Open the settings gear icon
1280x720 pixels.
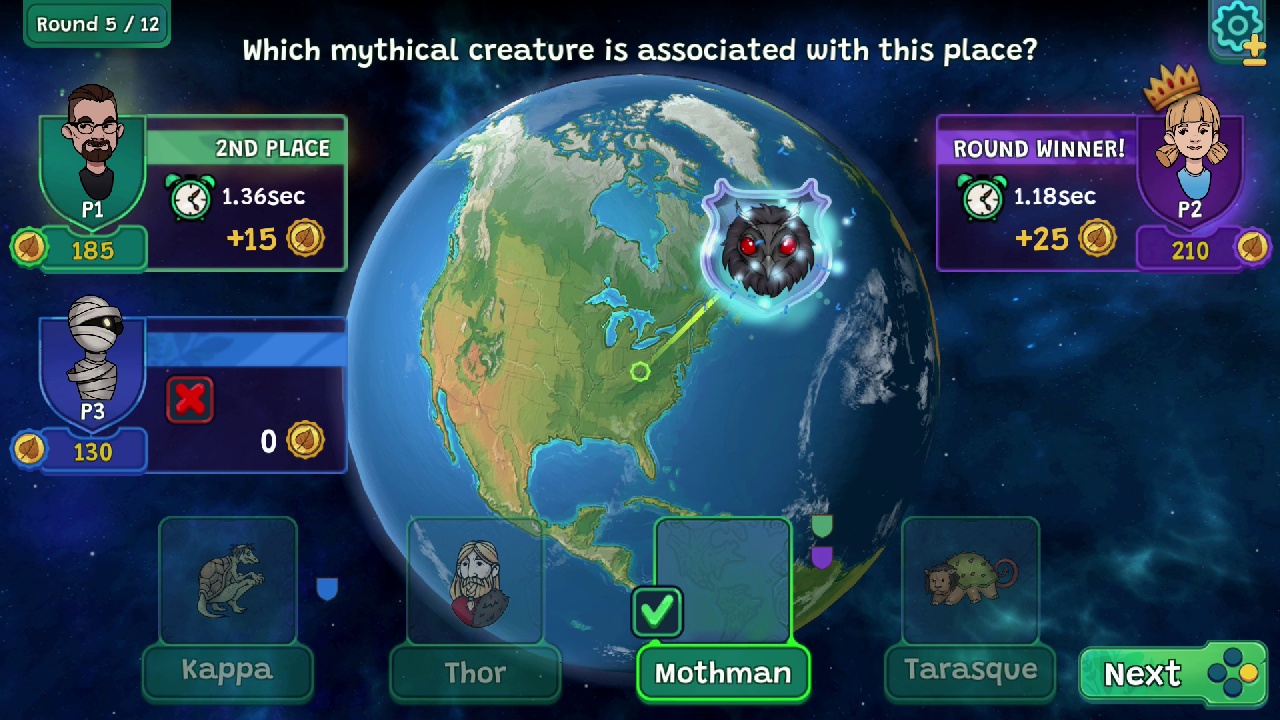click(x=1237, y=25)
